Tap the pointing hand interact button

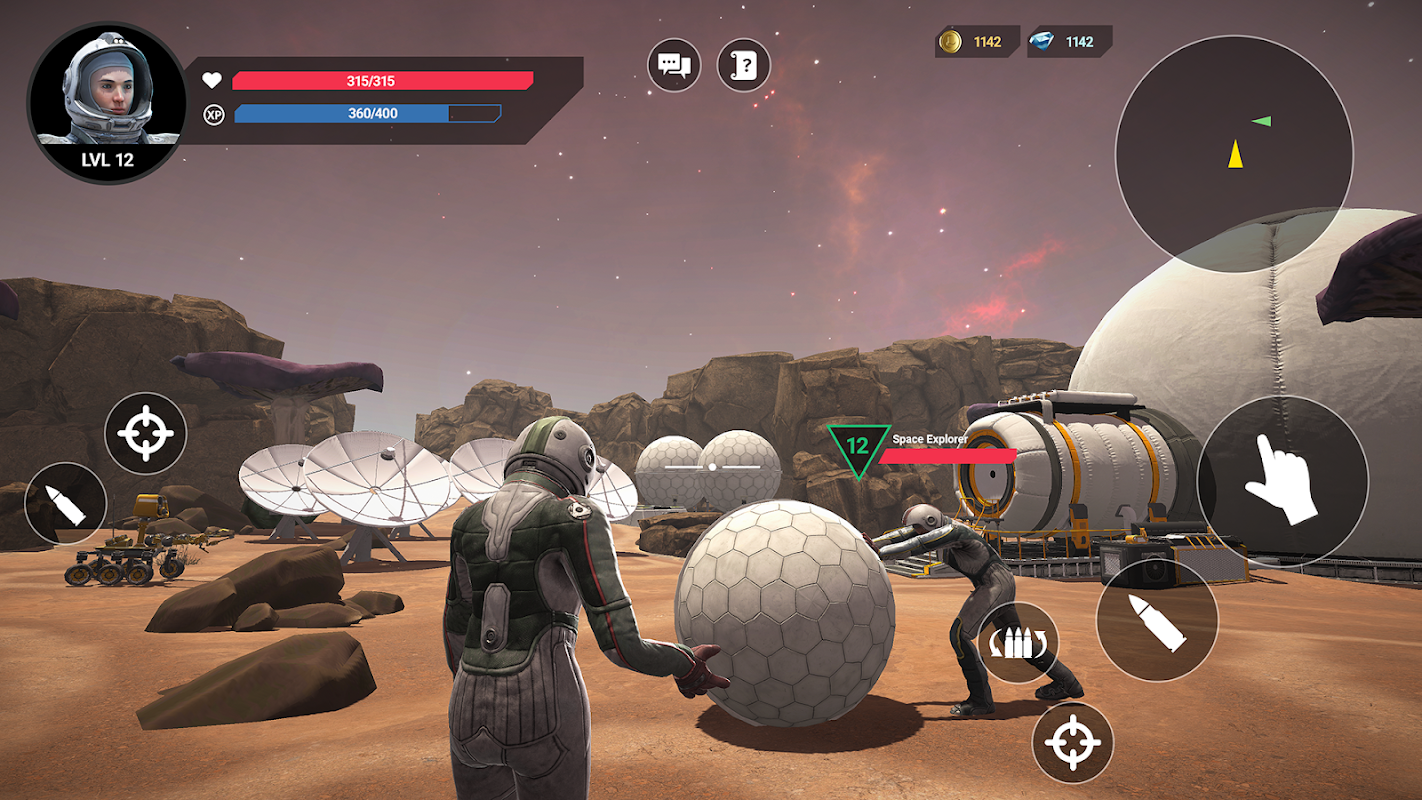tap(1282, 483)
